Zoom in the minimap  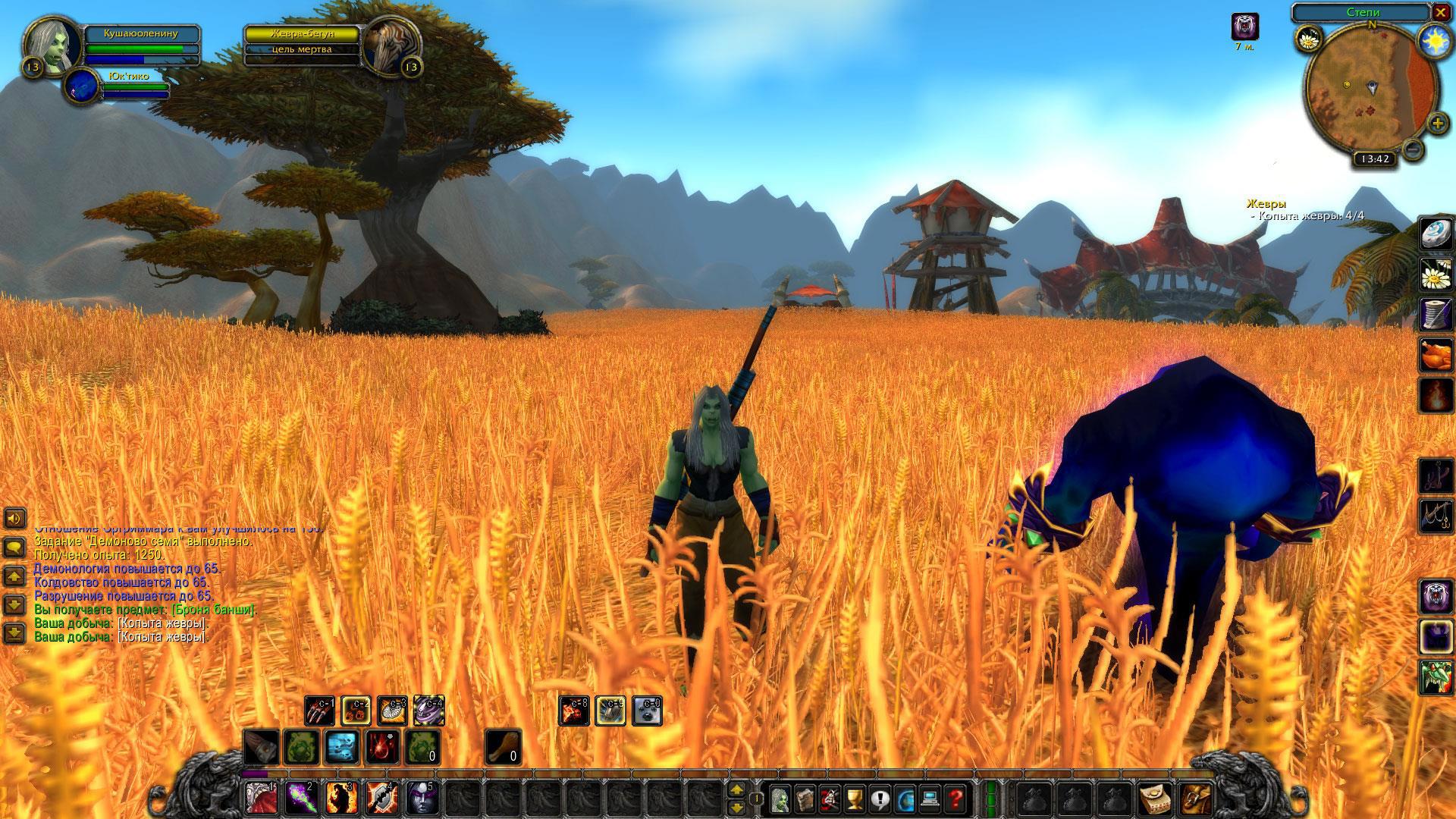1437,123
